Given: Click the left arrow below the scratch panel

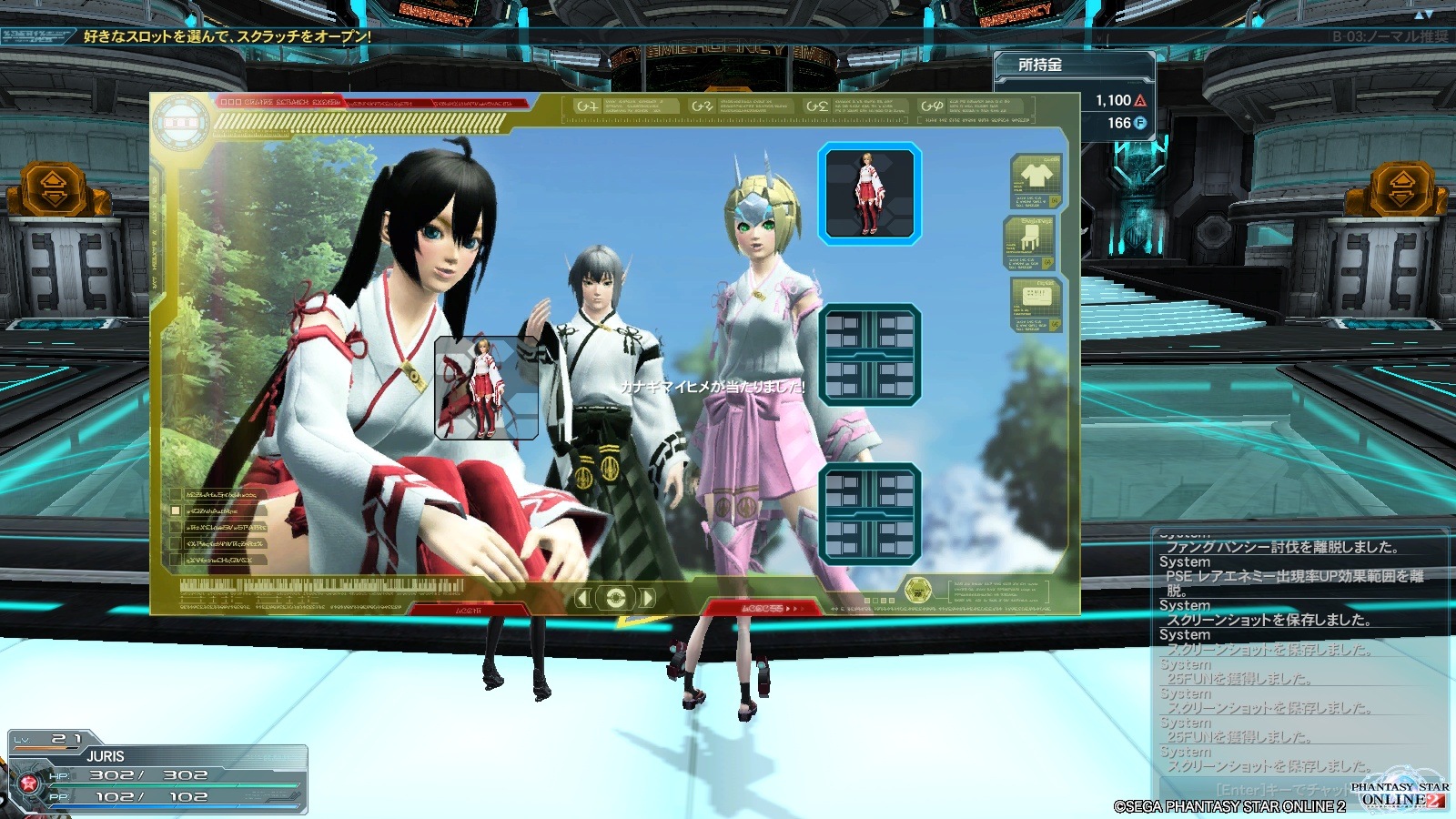Looking at the screenshot, I should coord(583,598).
